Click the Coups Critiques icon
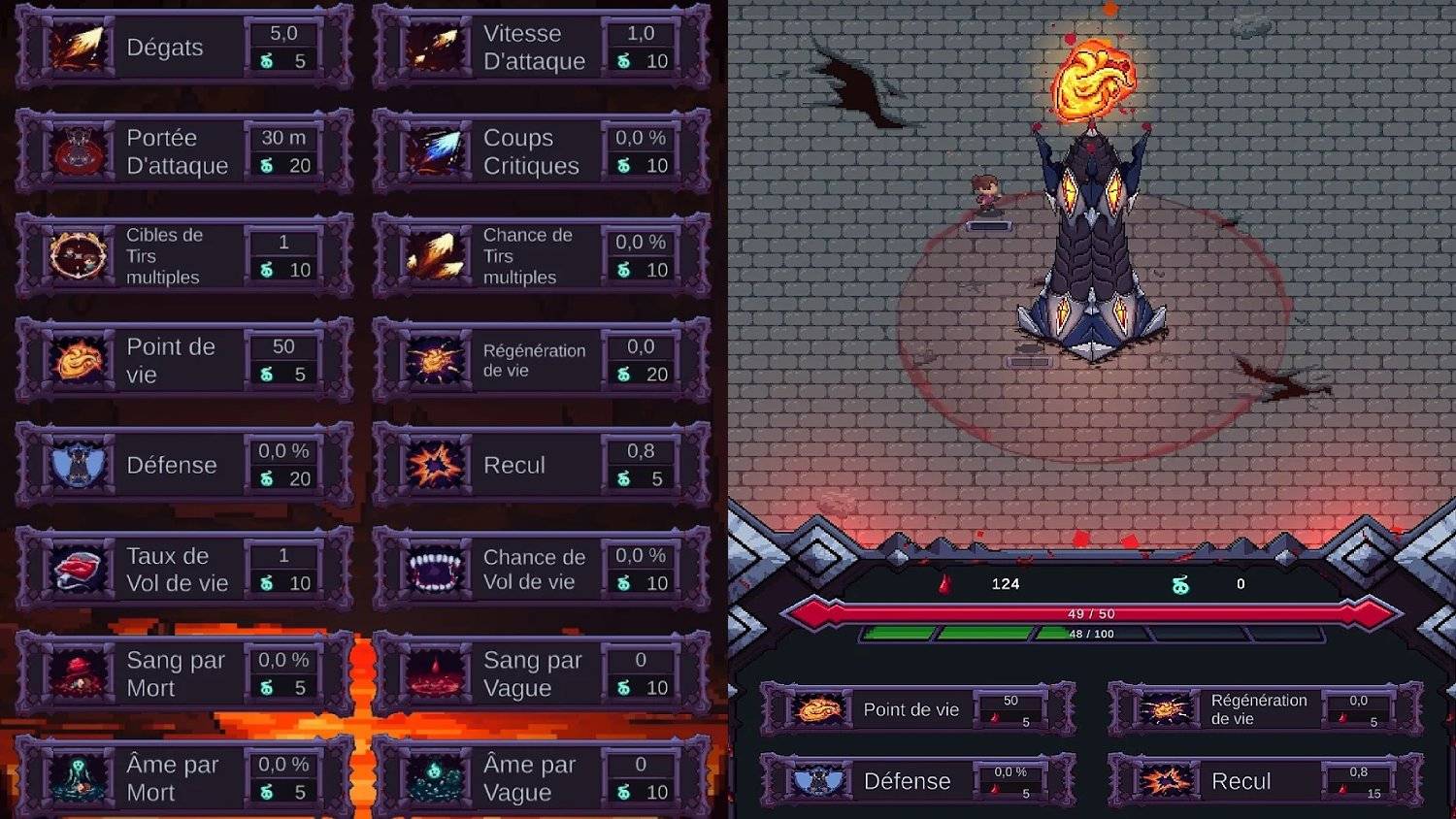Image resolution: width=1456 pixels, height=819 pixels. (x=436, y=151)
